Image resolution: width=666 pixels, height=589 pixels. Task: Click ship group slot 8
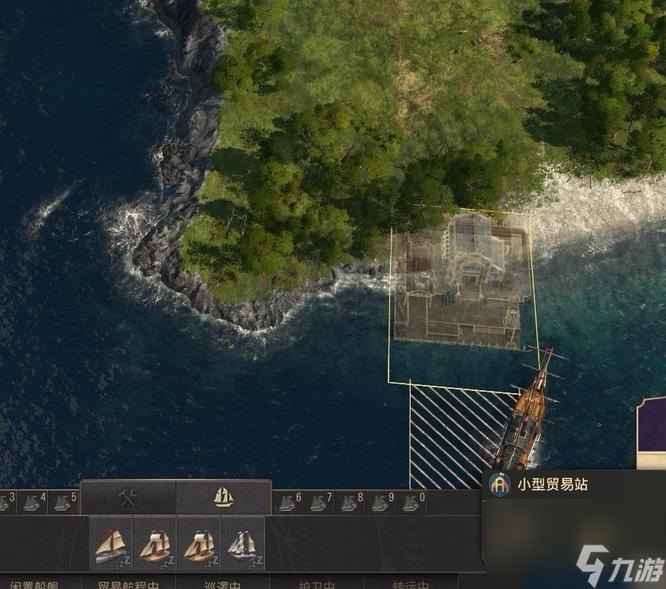point(348,502)
